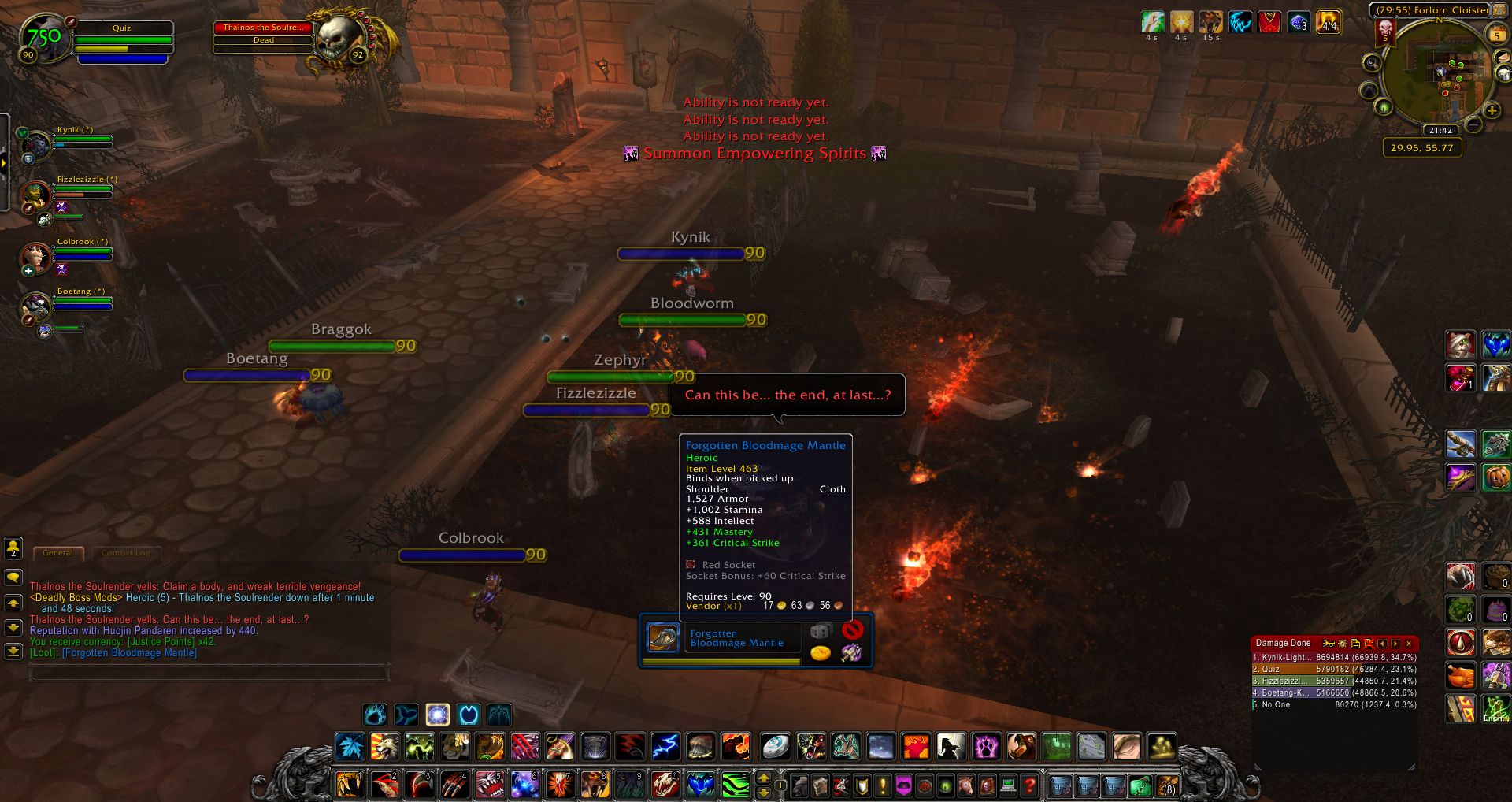Click the jack-o'-lantern pumpkin item icon
The image size is (1512, 802).
click(1496, 477)
